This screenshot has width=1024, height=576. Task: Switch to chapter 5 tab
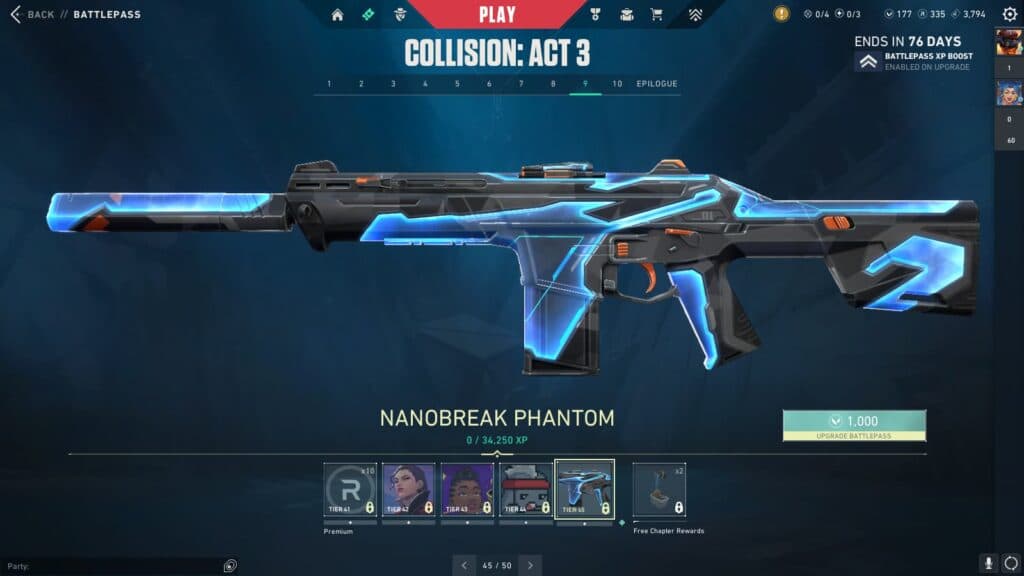(x=457, y=84)
